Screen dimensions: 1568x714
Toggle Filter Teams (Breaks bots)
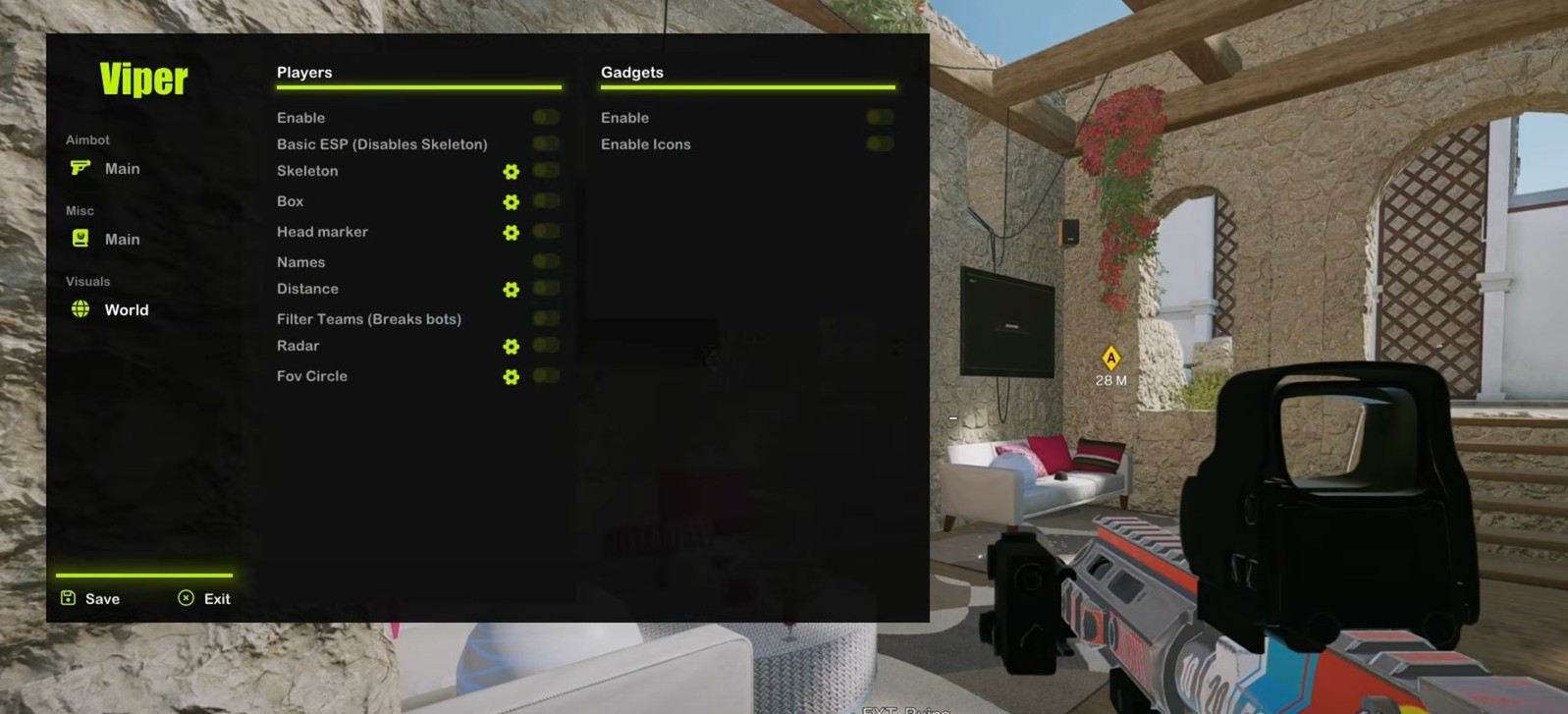click(x=546, y=319)
